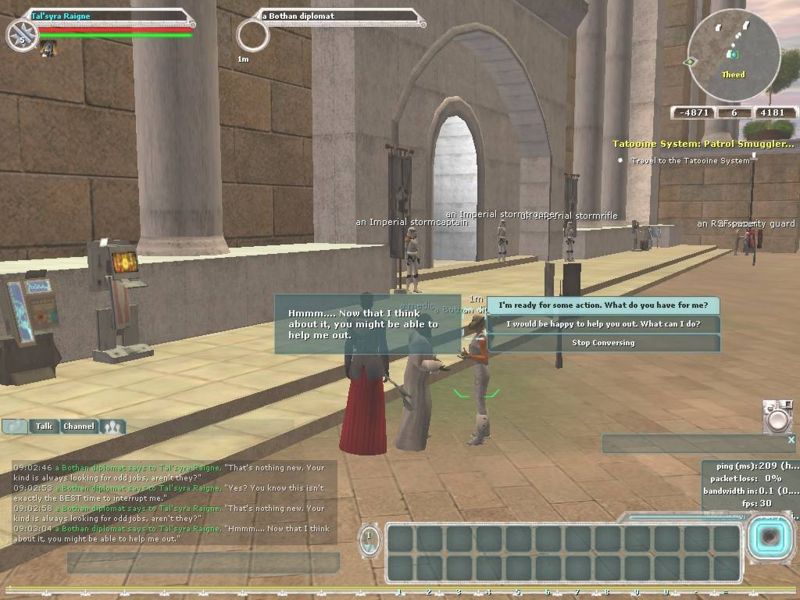Select "I would be happy to help you out" reply
The width and height of the screenshot is (800, 600).
point(603,324)
